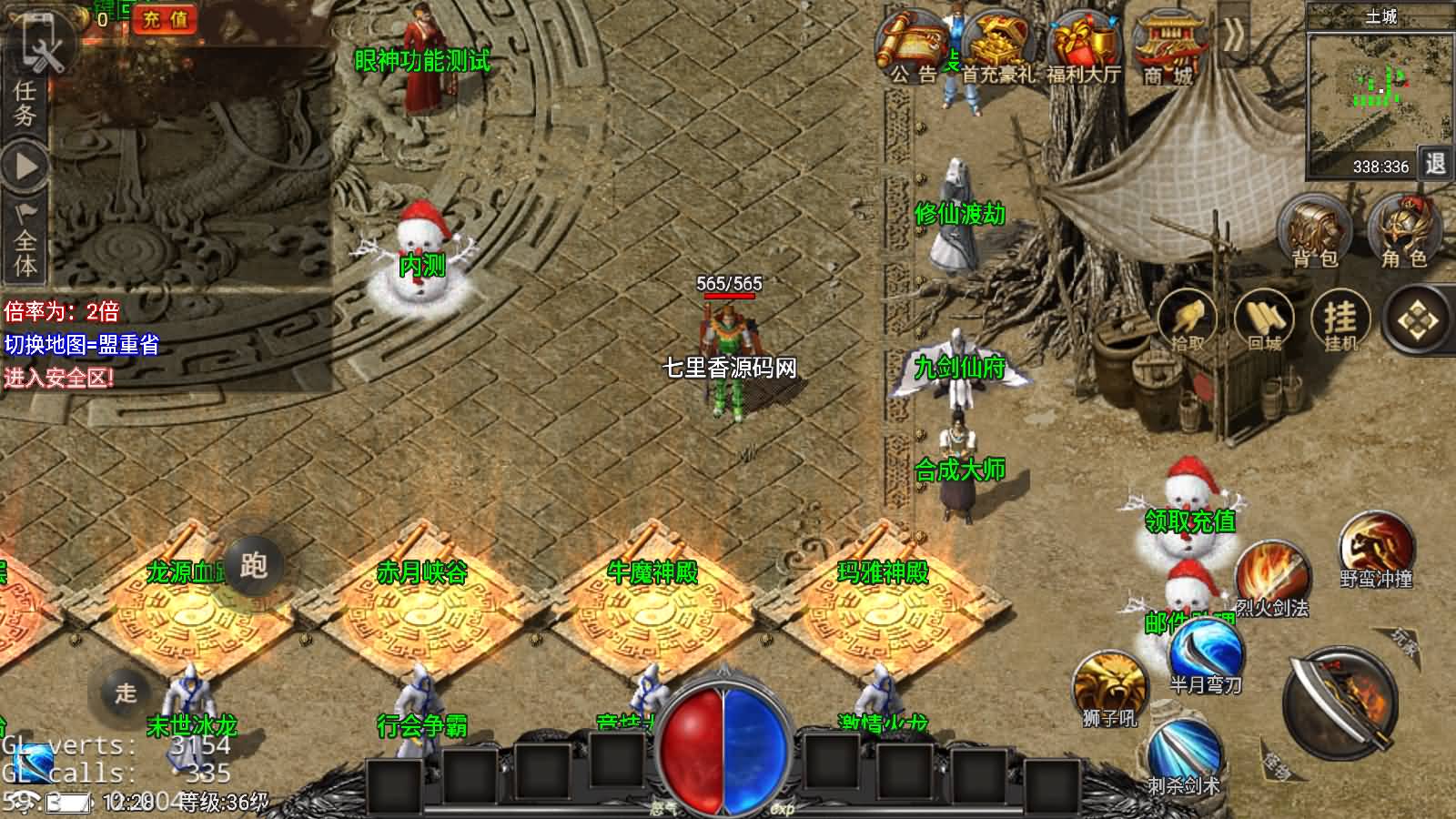Image resolution: width=1456 pixels, height=819 pixels.
Task: Switch to the 任务 quest tab
Action: click(x=25, y=102)
